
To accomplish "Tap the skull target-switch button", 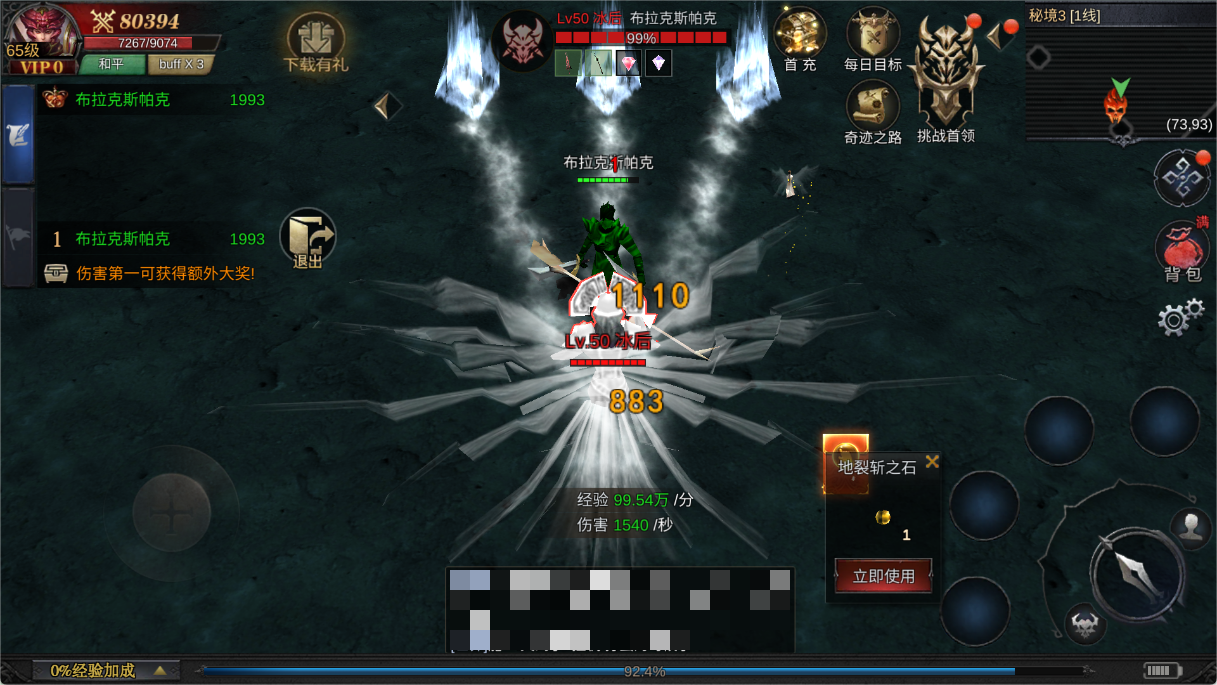I will click(1085, 625).
